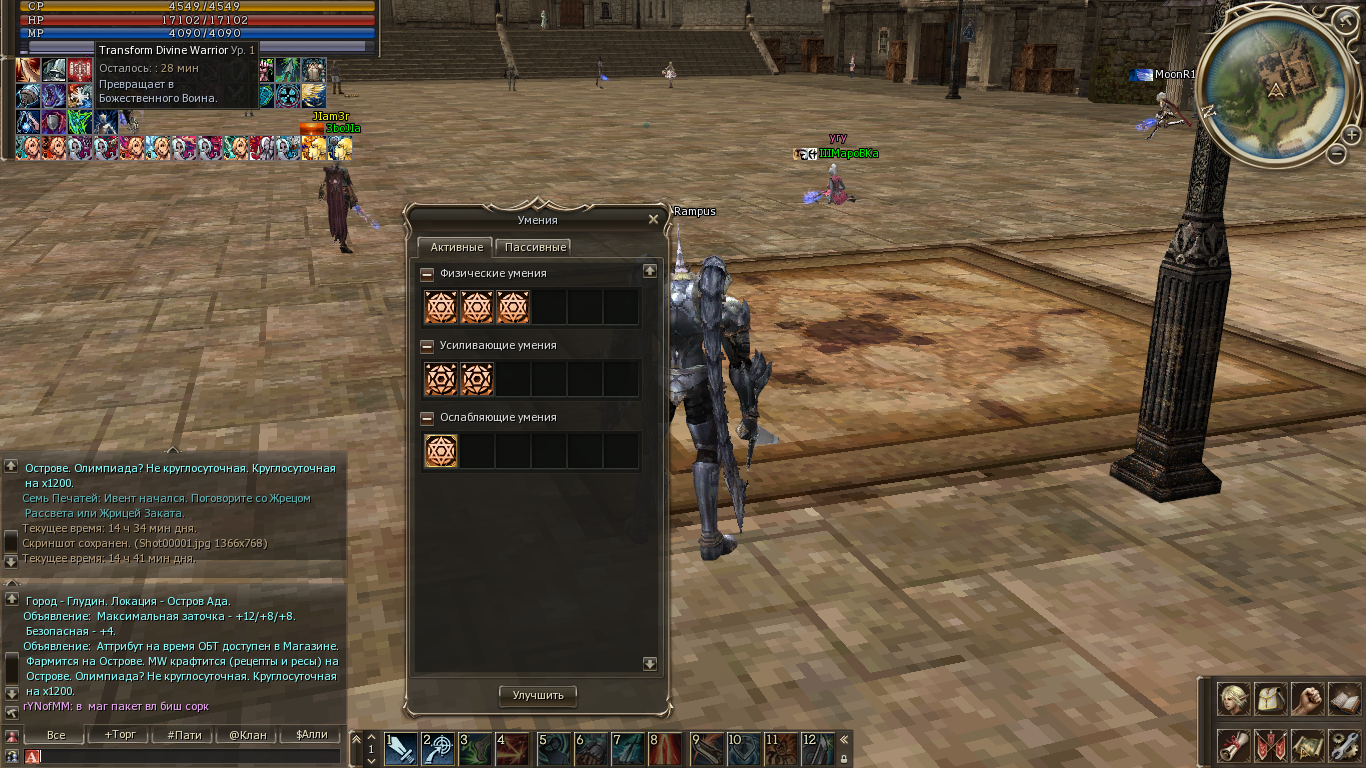Viewport: 1366px width, 768px height.
Task: Open the Все chat tab
Action: (56, 735)
